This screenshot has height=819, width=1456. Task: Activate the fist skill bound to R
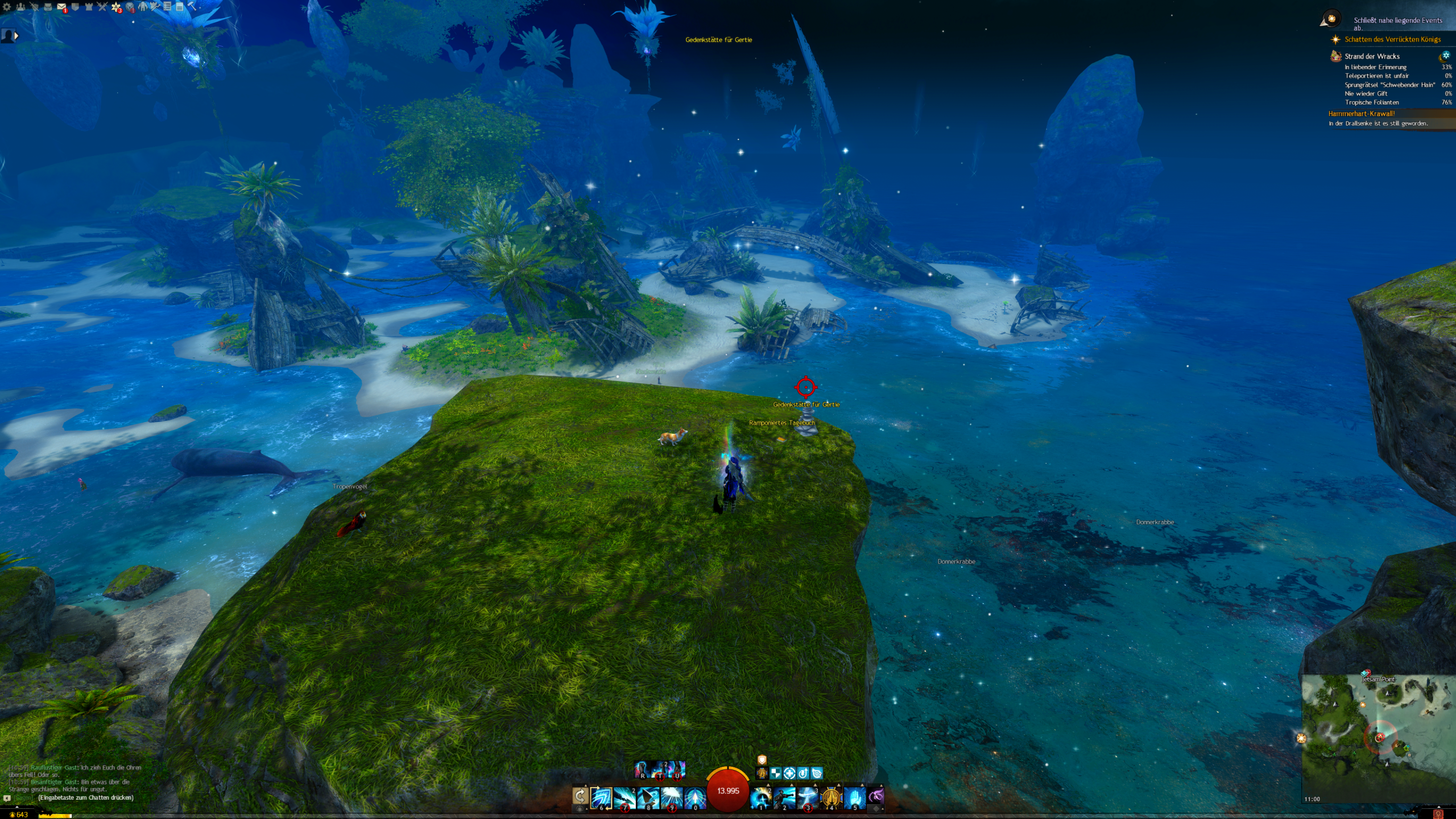coord(642,770)
